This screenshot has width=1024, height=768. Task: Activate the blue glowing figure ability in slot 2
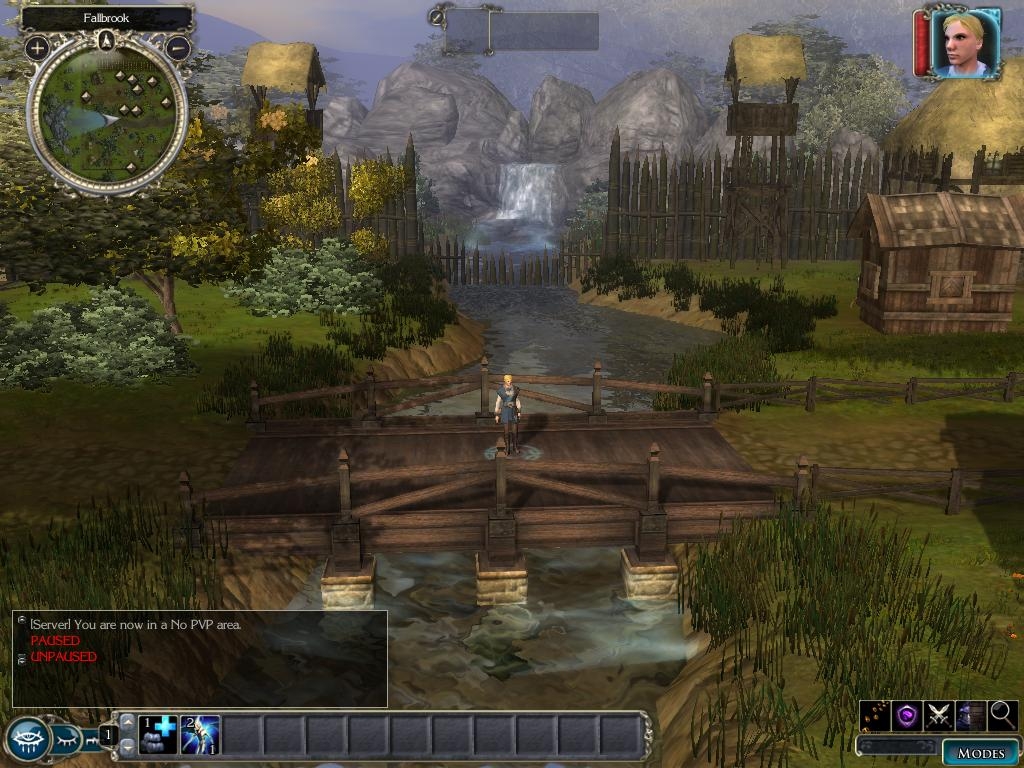(200, 736)
